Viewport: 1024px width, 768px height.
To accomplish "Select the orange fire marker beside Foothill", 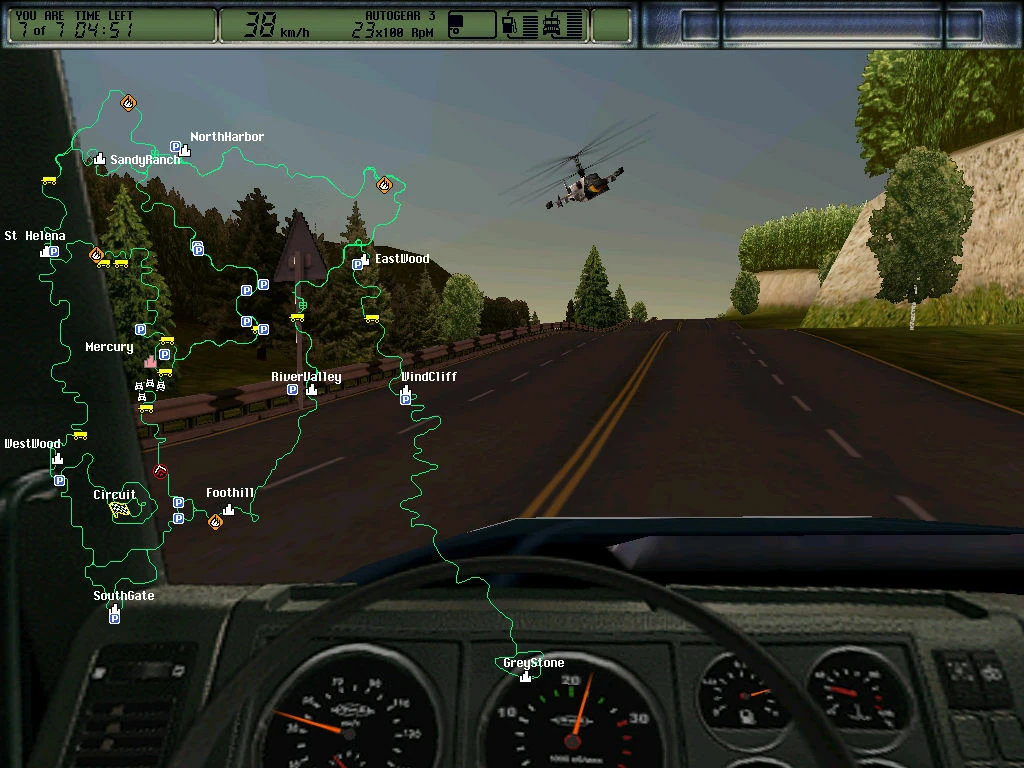I will point(214,521).
